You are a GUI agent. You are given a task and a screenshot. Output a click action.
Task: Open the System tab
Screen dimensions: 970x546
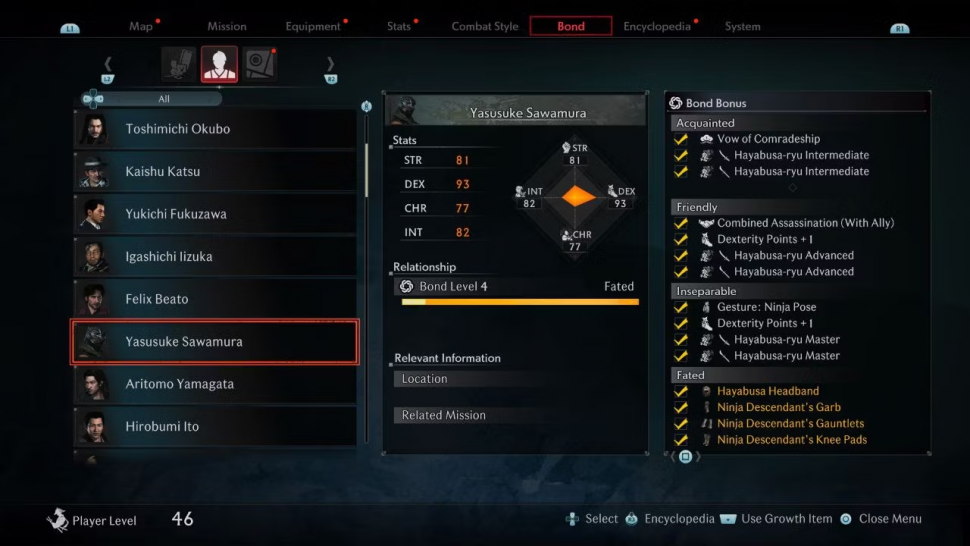[743, 27]
